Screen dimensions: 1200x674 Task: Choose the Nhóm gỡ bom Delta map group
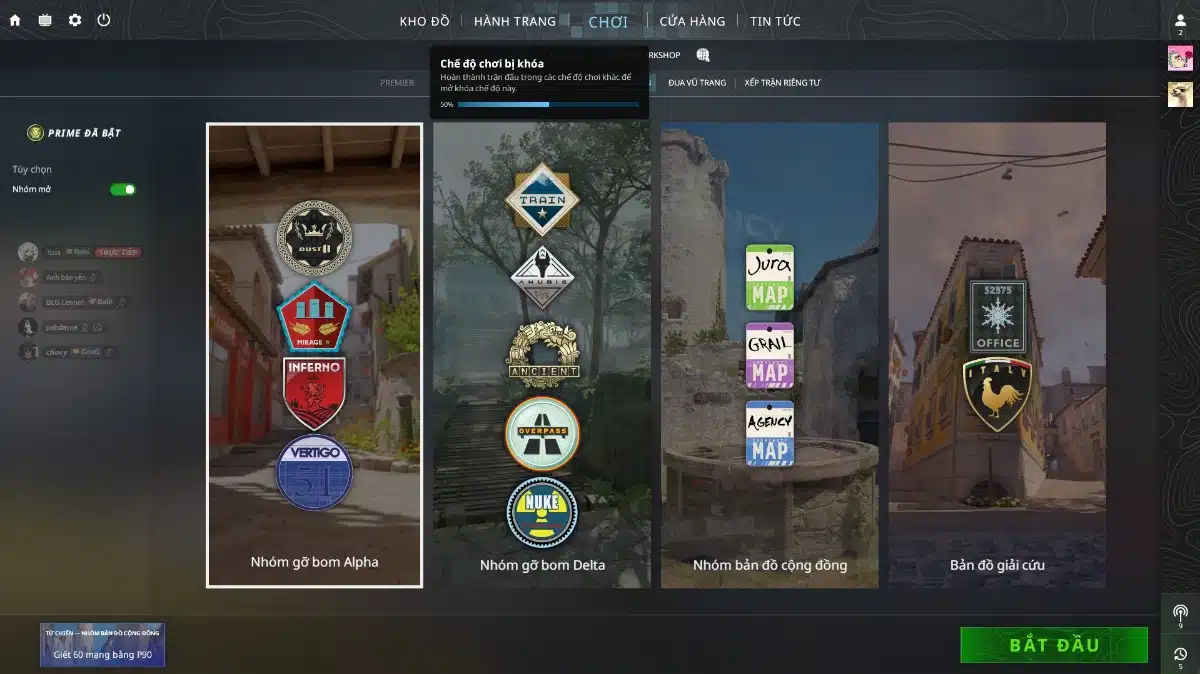[542, 355]
